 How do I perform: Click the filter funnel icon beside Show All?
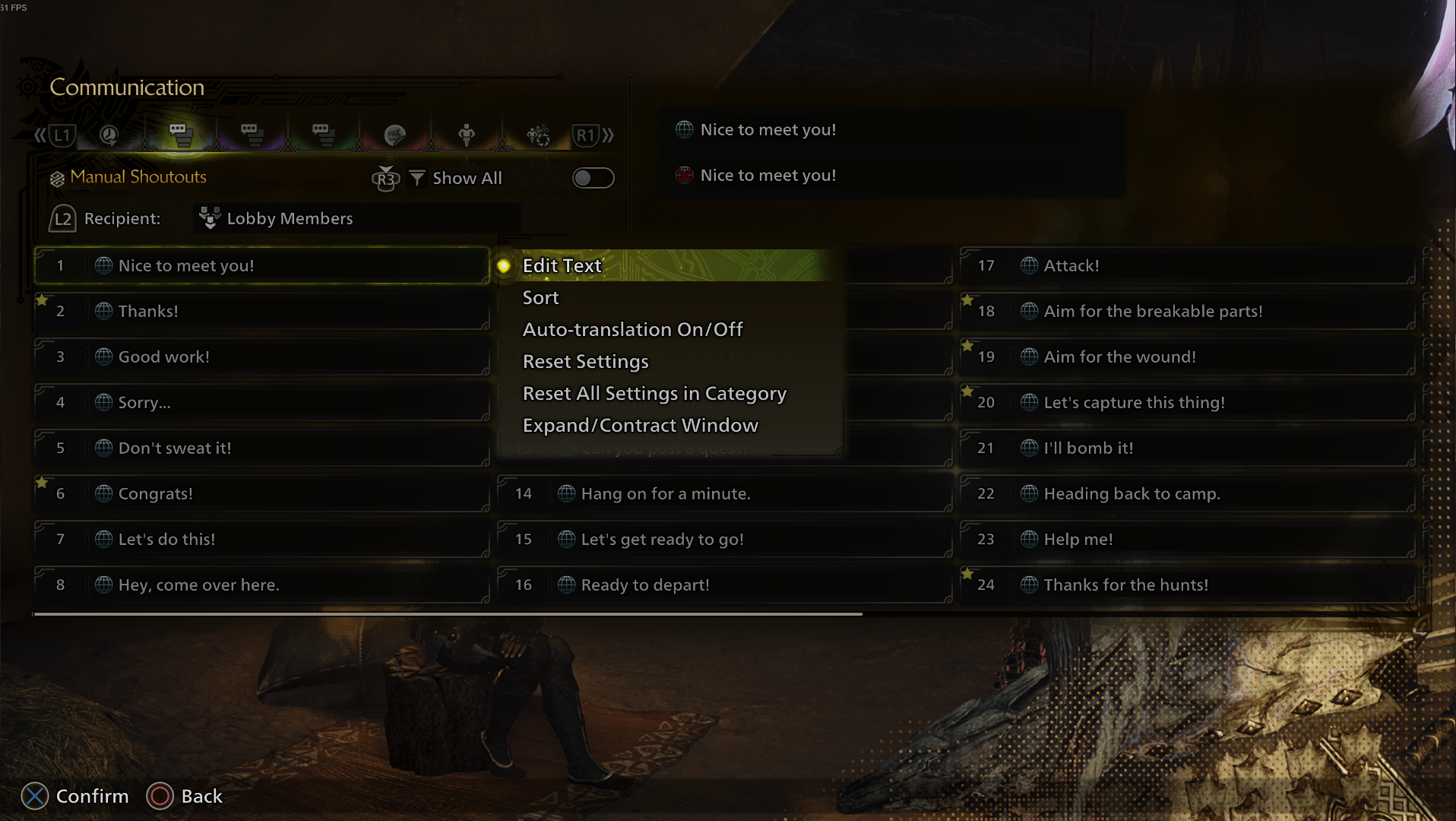tap(417, 178)
